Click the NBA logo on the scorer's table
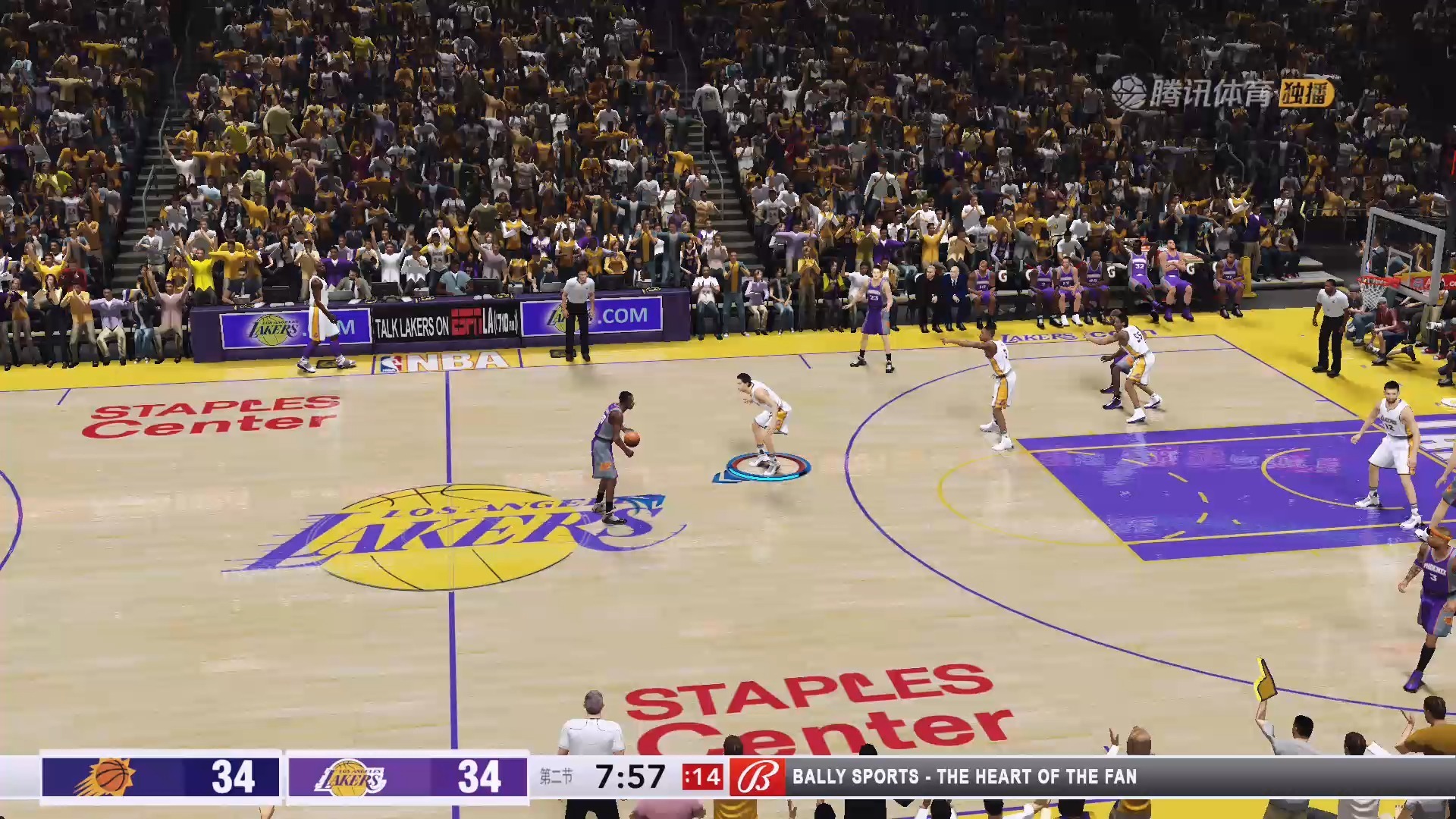The image size is (1456, 819). click(x=442, y=362)
